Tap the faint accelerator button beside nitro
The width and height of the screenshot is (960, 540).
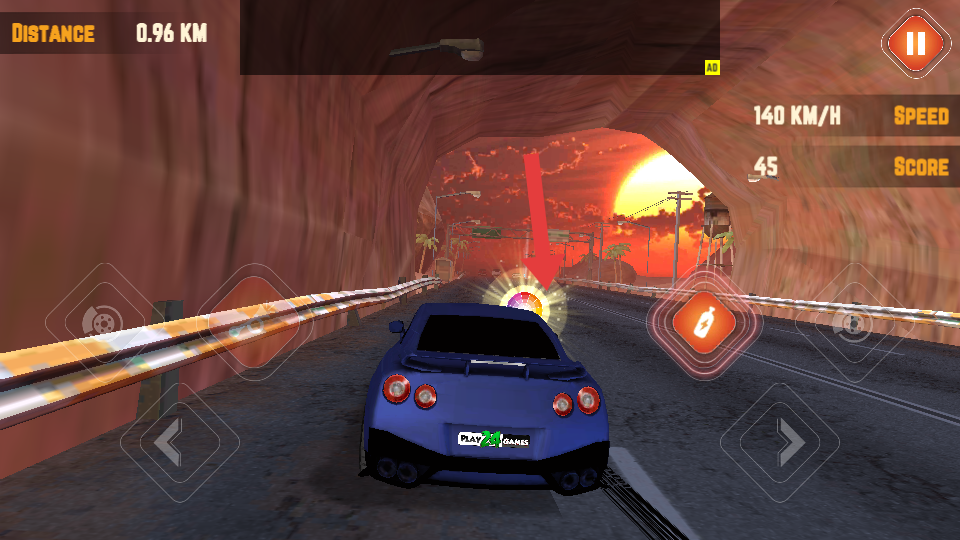point(853,322)
